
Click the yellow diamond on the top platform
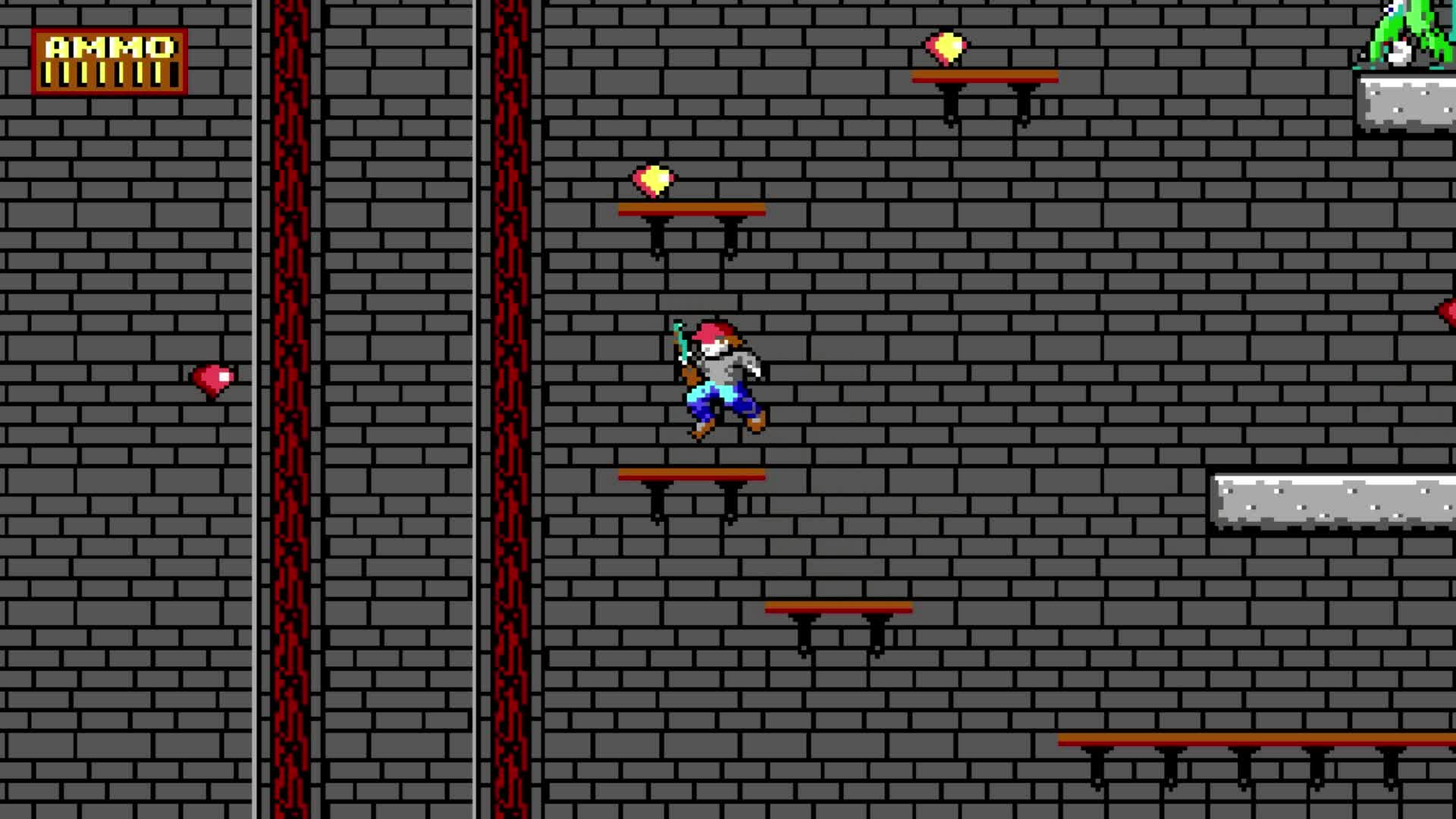[x=946, y=47]
